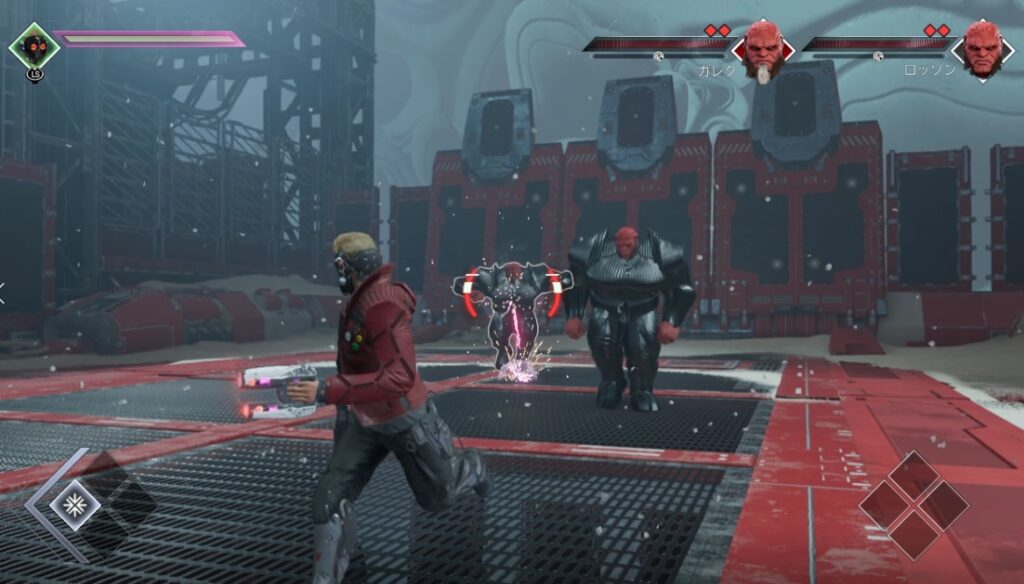The height and width of the screenshot is (584, 1024).
Task: Select the bearded ガレク enemy portrait
Action: point(763,49)
